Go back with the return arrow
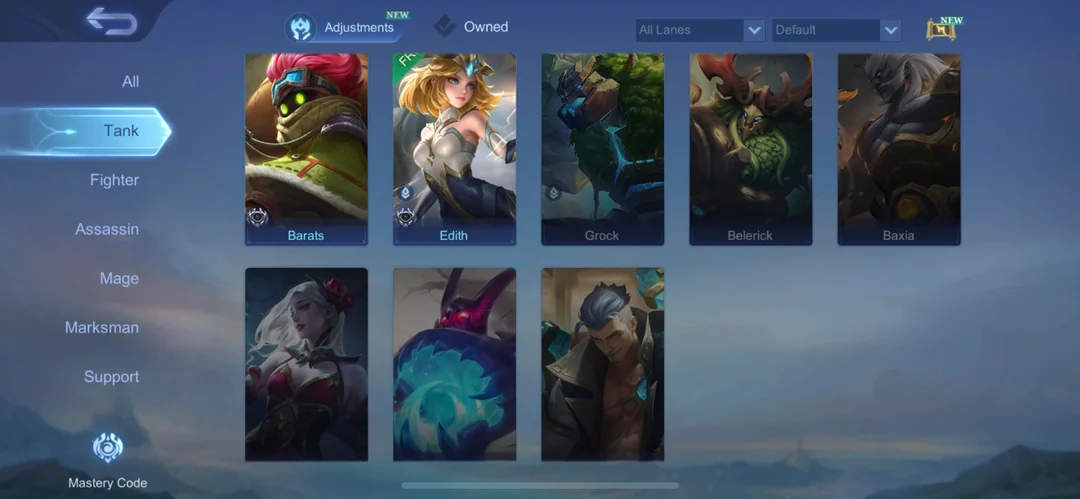Image resolution: width=1080 pixels, height=499 pixels. click(111, 21)
